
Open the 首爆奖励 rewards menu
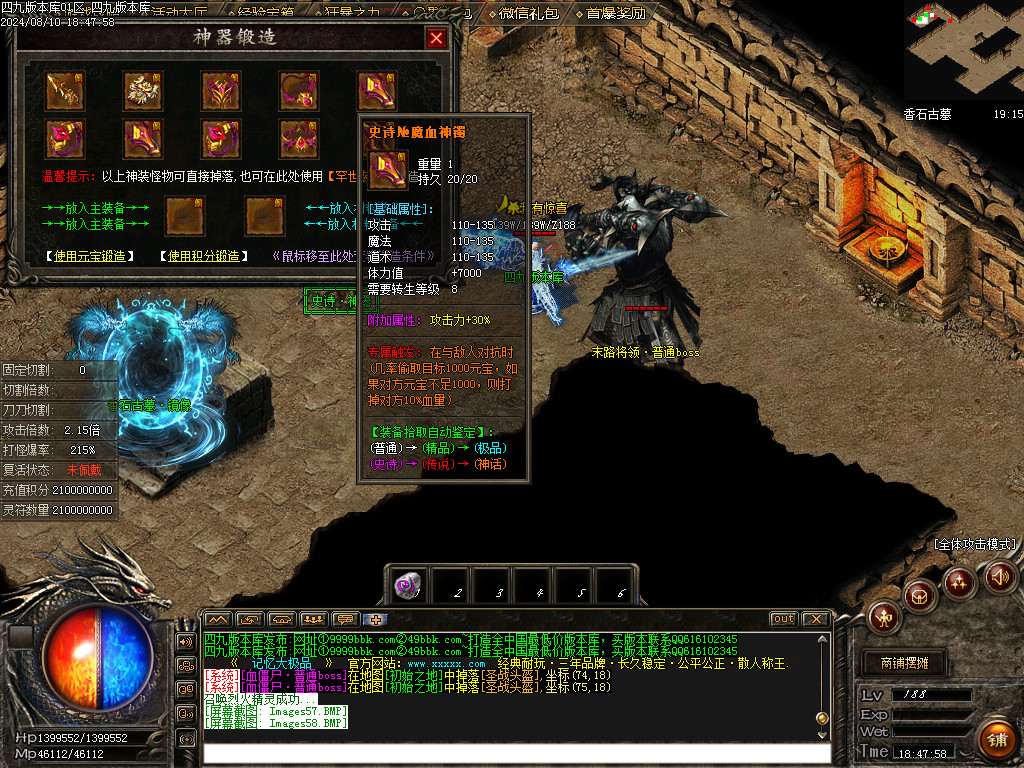(615, 14)
